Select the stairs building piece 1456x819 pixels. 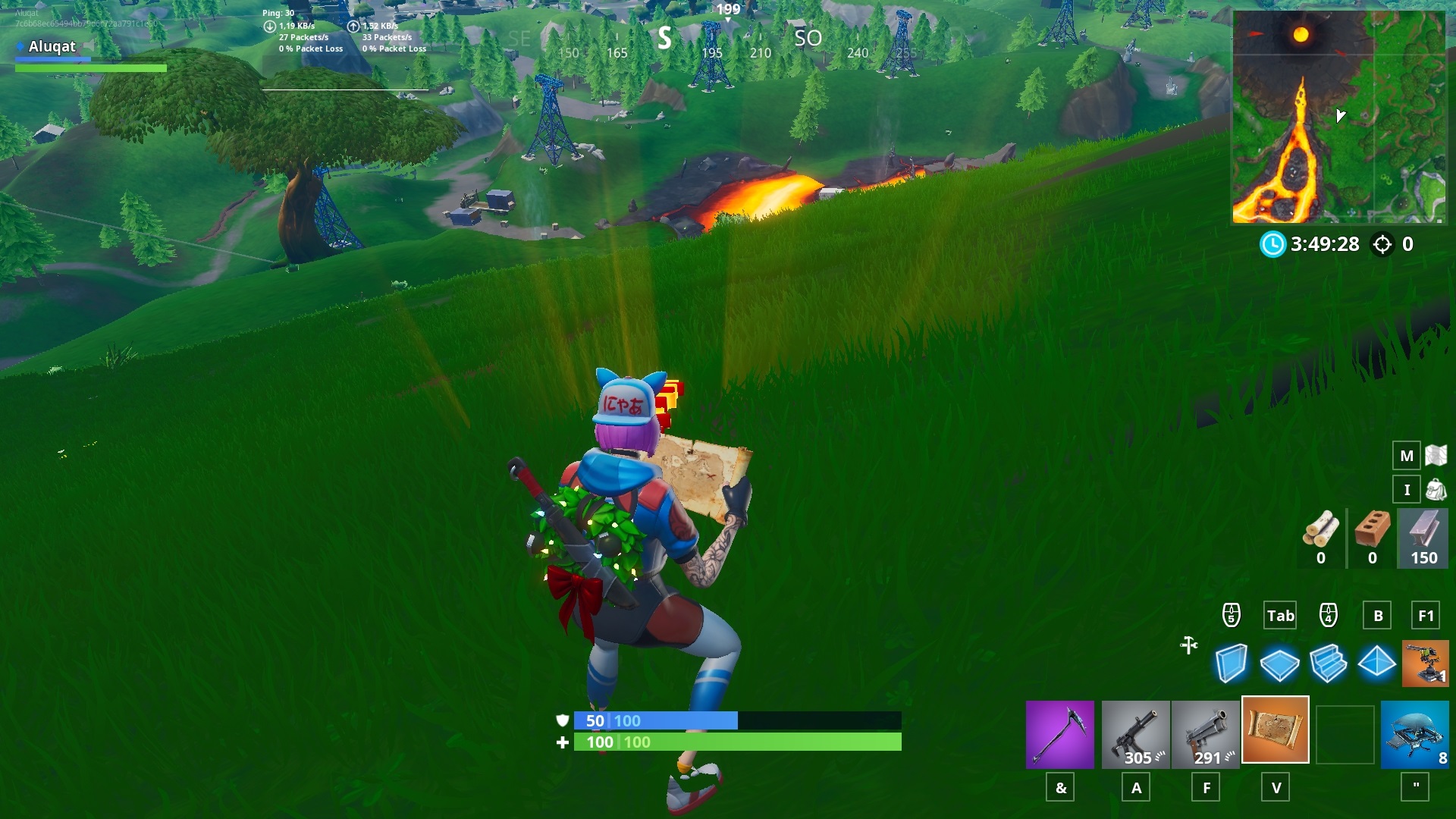pyautogui.click(x=1329, y=664)
